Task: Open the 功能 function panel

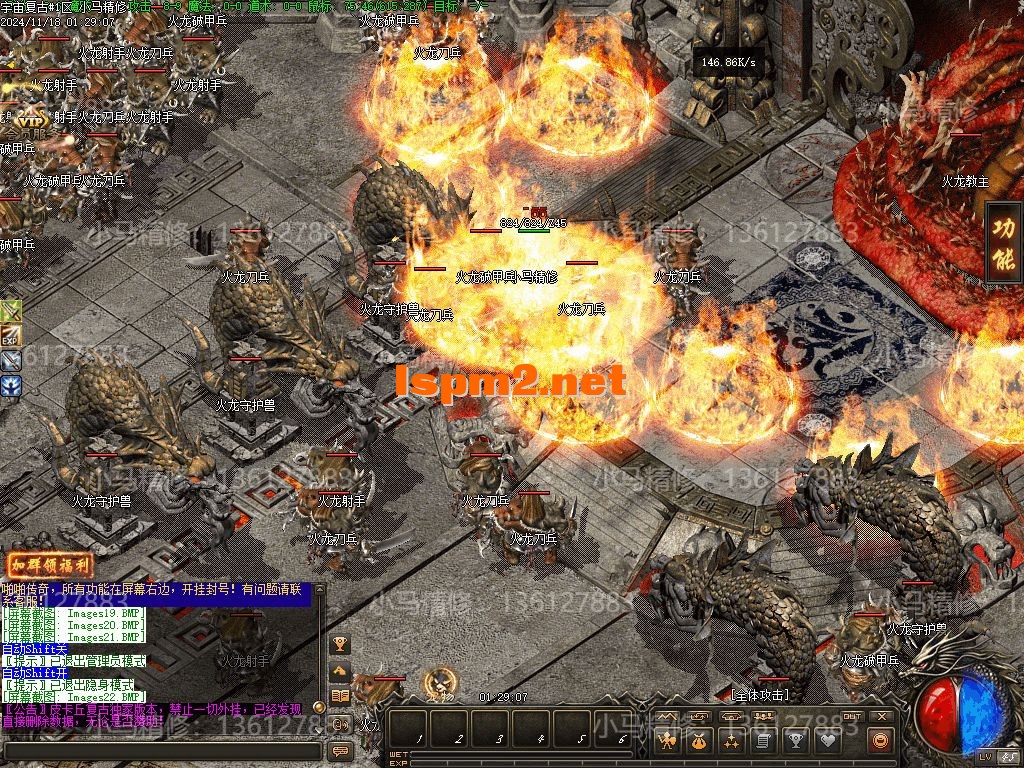Action: pos(1003,242)
